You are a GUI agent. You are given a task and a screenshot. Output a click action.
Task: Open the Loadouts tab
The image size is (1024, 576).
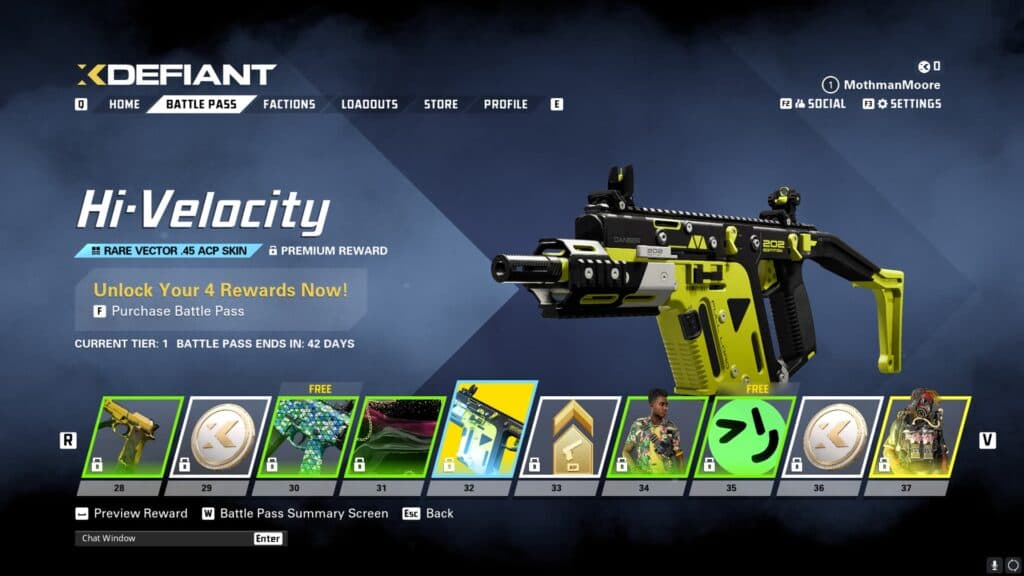[369, 104]
